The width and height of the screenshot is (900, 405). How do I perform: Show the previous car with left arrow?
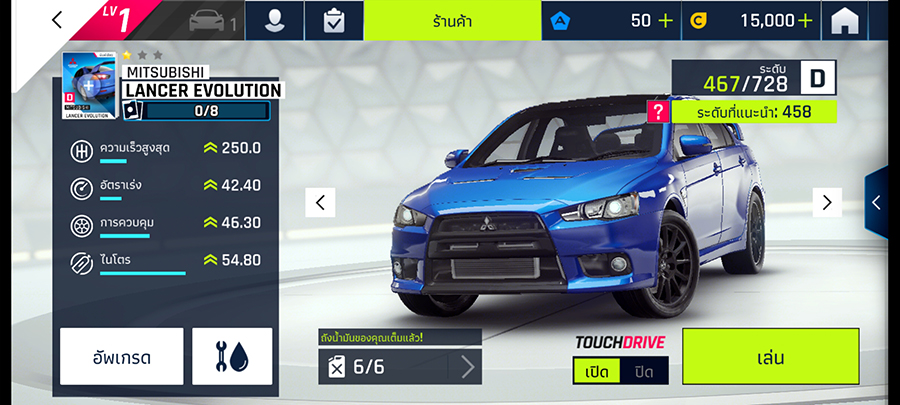pos(319,202)
